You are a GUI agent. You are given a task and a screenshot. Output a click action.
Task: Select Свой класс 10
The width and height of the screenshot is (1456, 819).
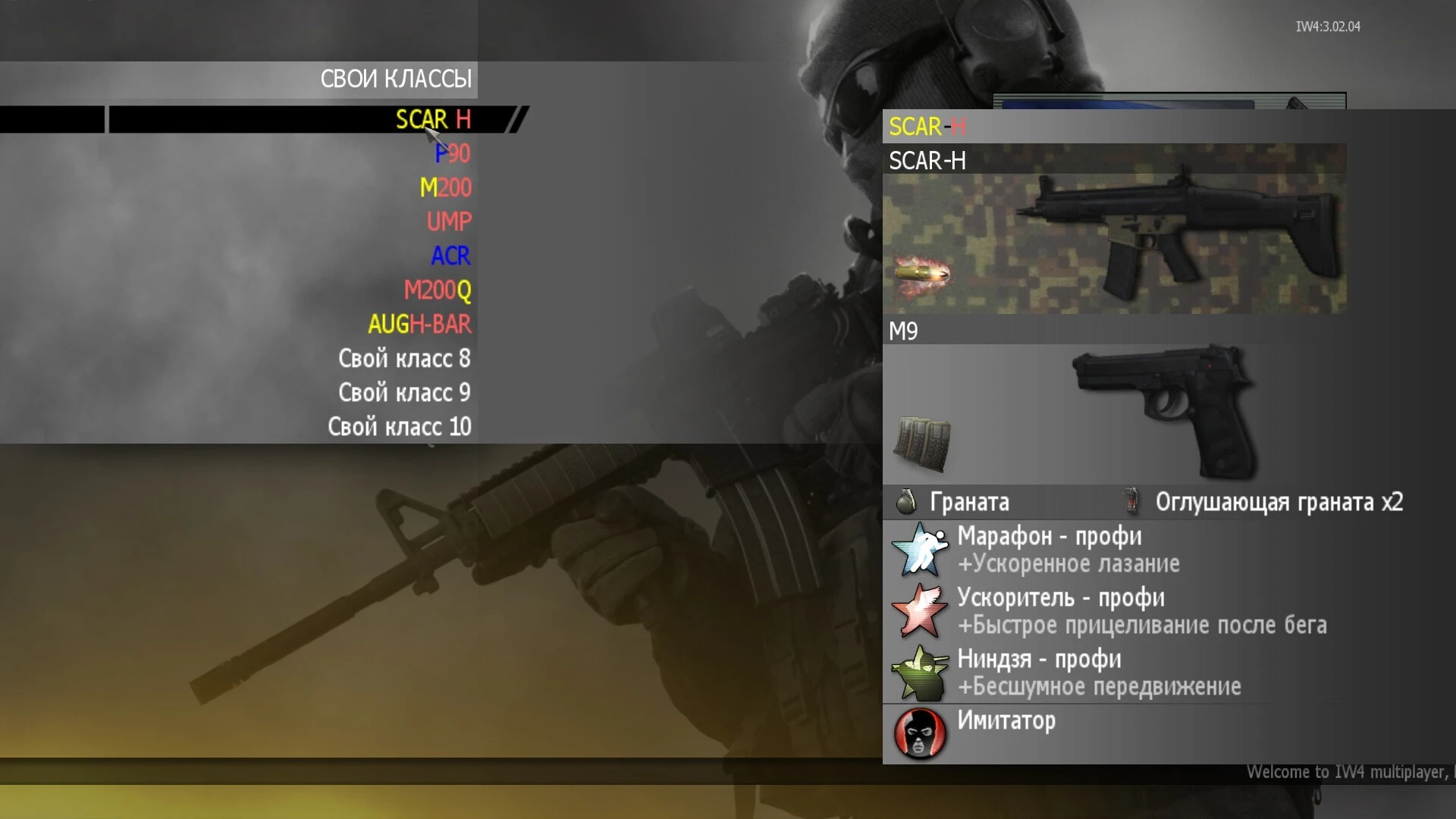click(x=400, y=427)
